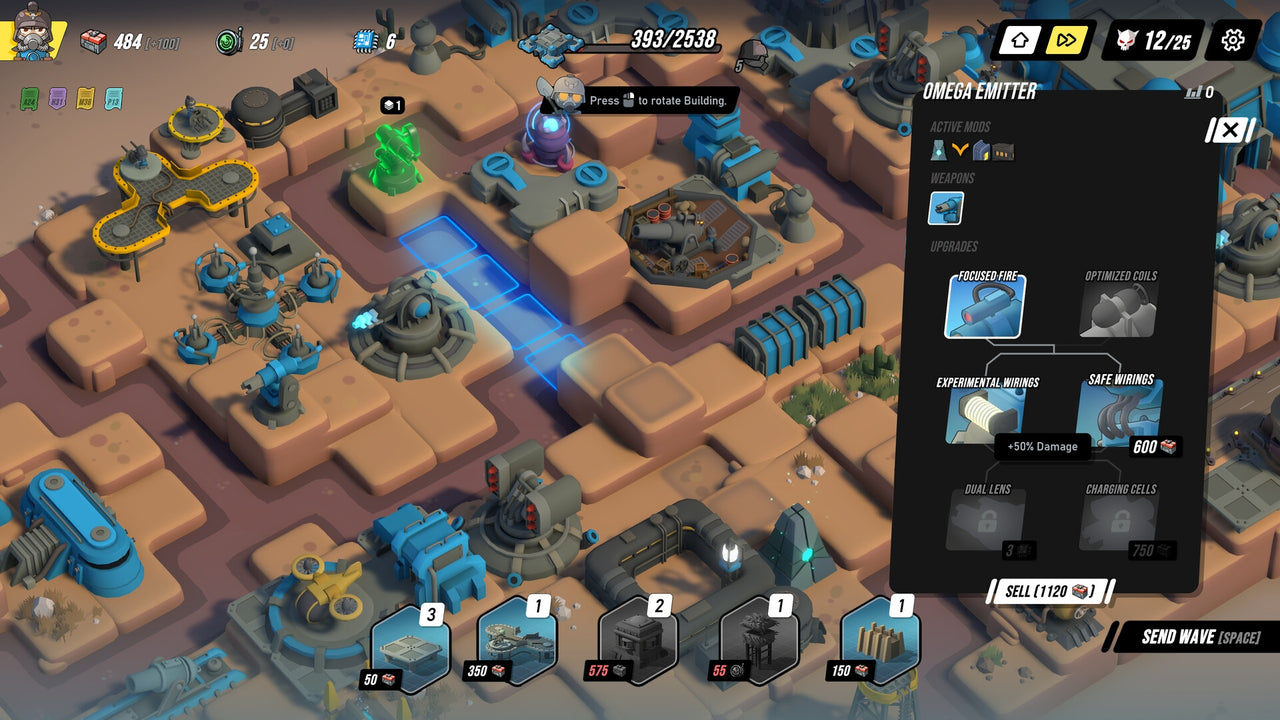Click the Experimental Wirings upgrade icon
1280x720 pixels.
983,416
